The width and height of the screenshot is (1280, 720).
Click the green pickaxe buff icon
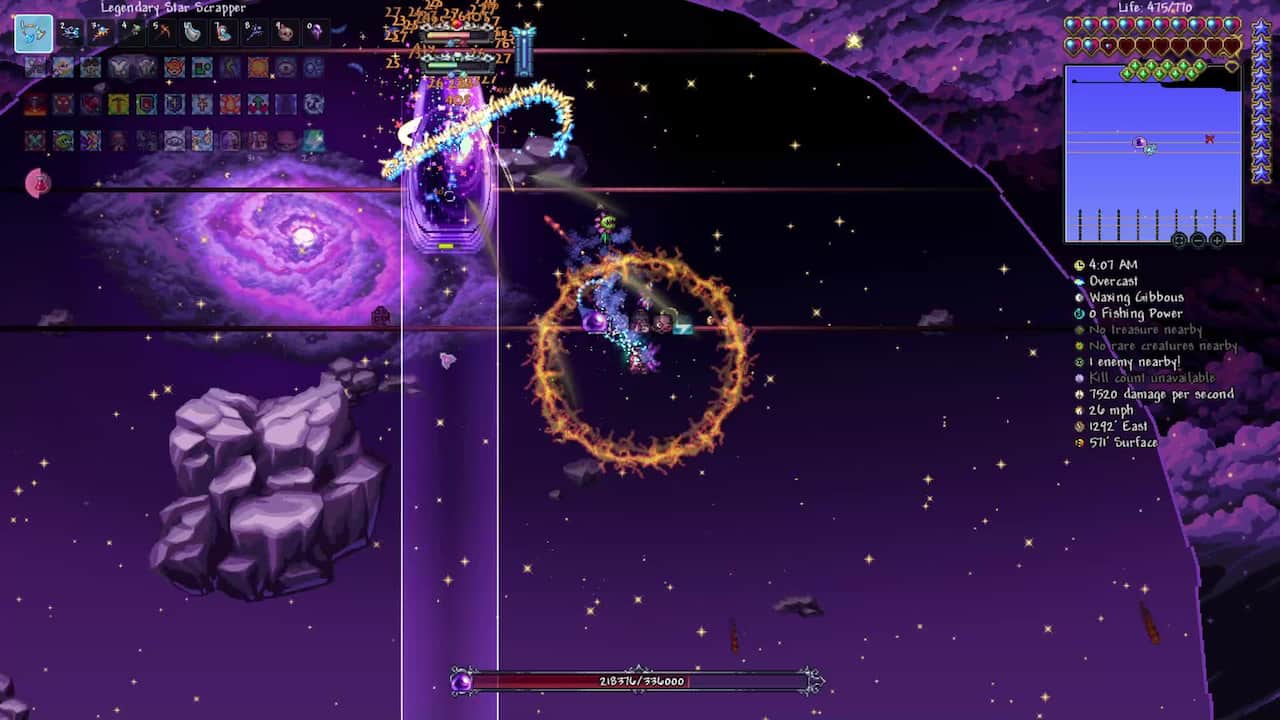(119, 104)
